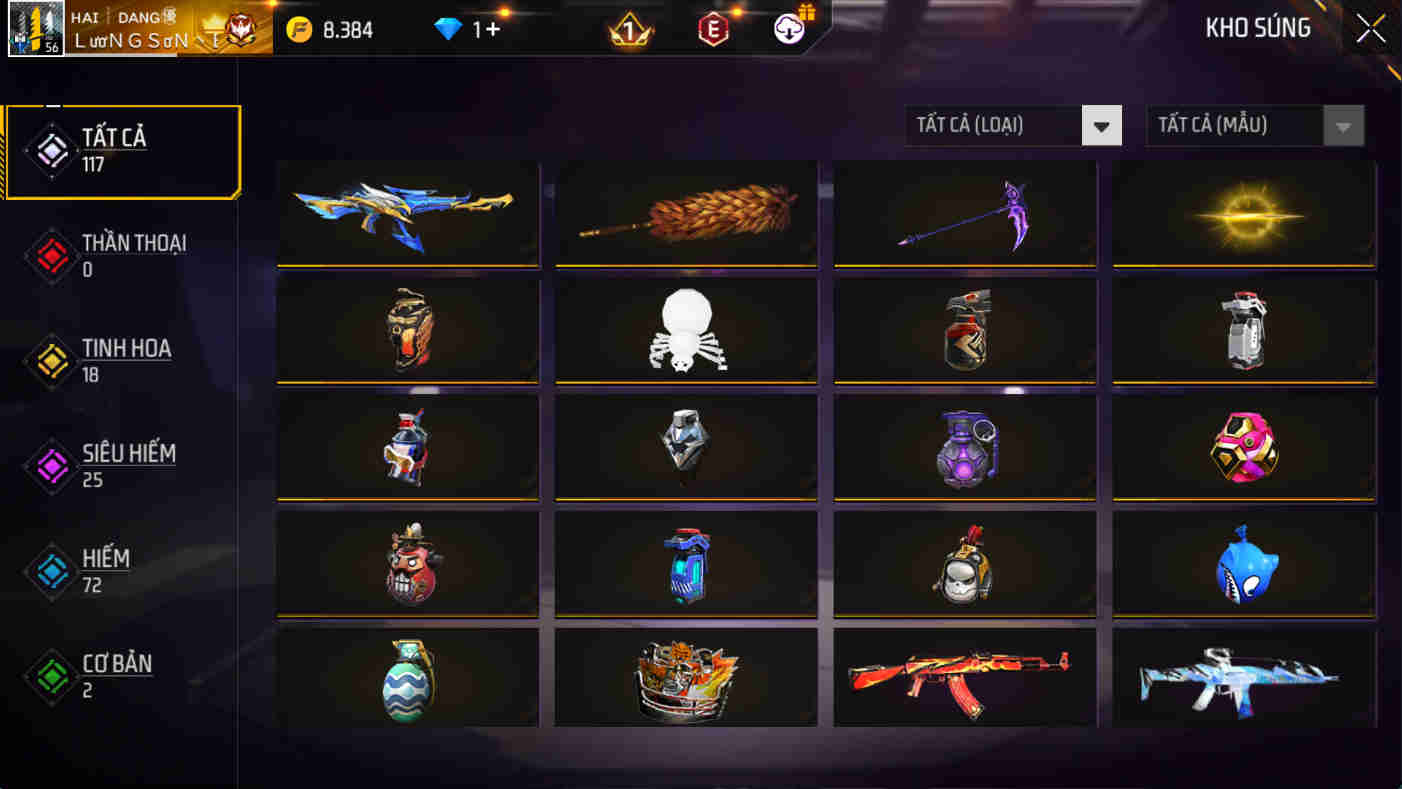Select the white spider grenade skin
The width and height of the screenshot is (1402, 789).
pyautogui.click(x=686, y=330)
